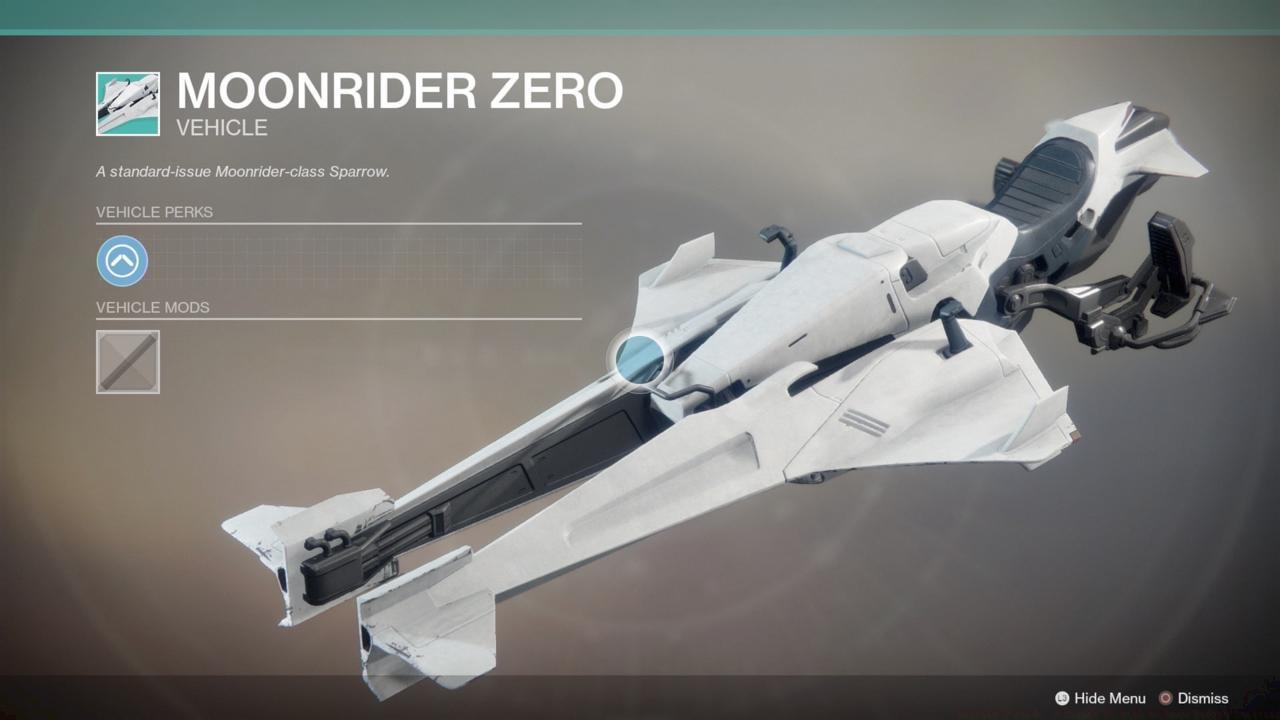
Task: Hide the item details menu
Action: tap(1100, 698)
